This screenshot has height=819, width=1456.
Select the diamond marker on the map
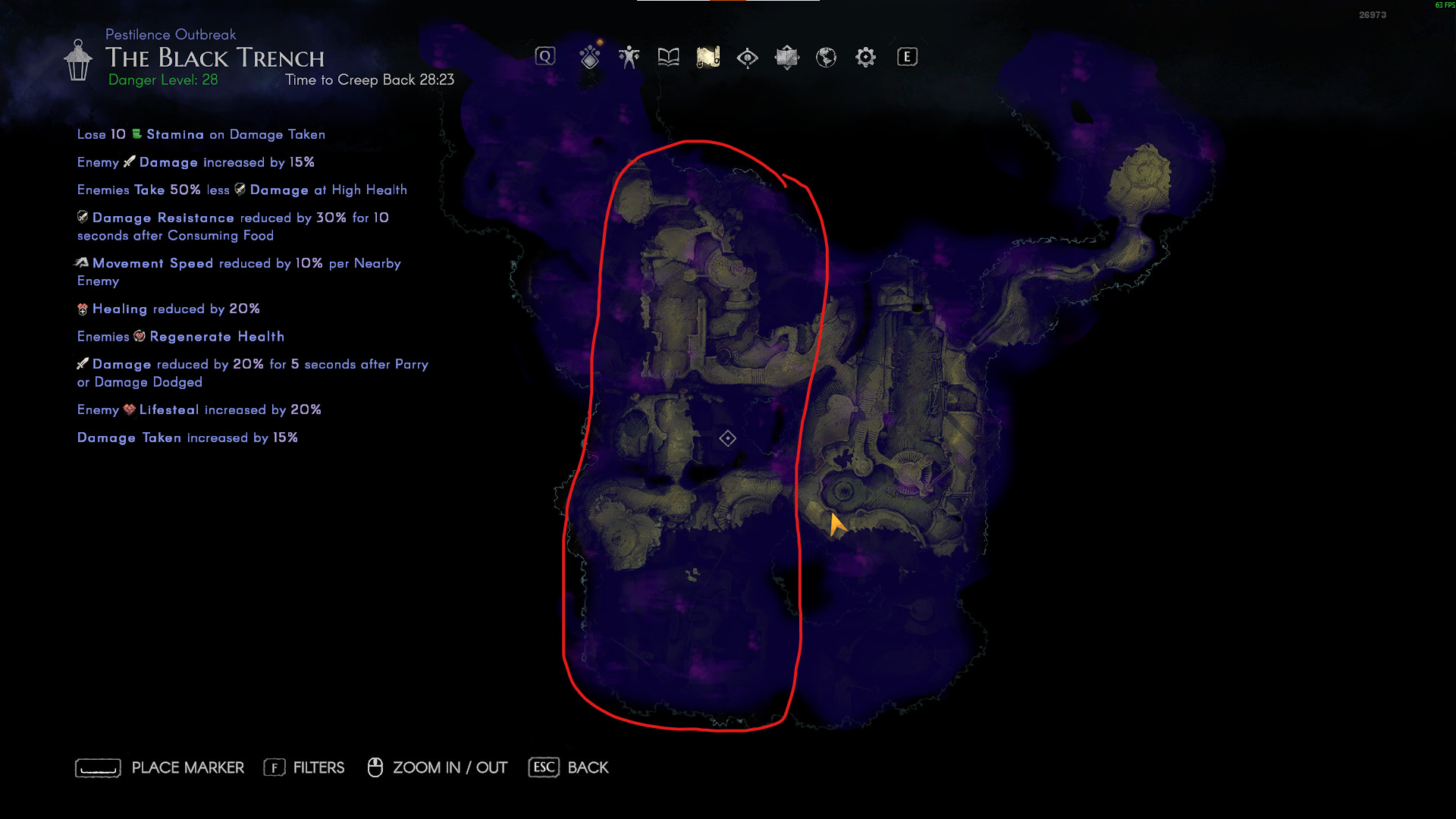727,438
